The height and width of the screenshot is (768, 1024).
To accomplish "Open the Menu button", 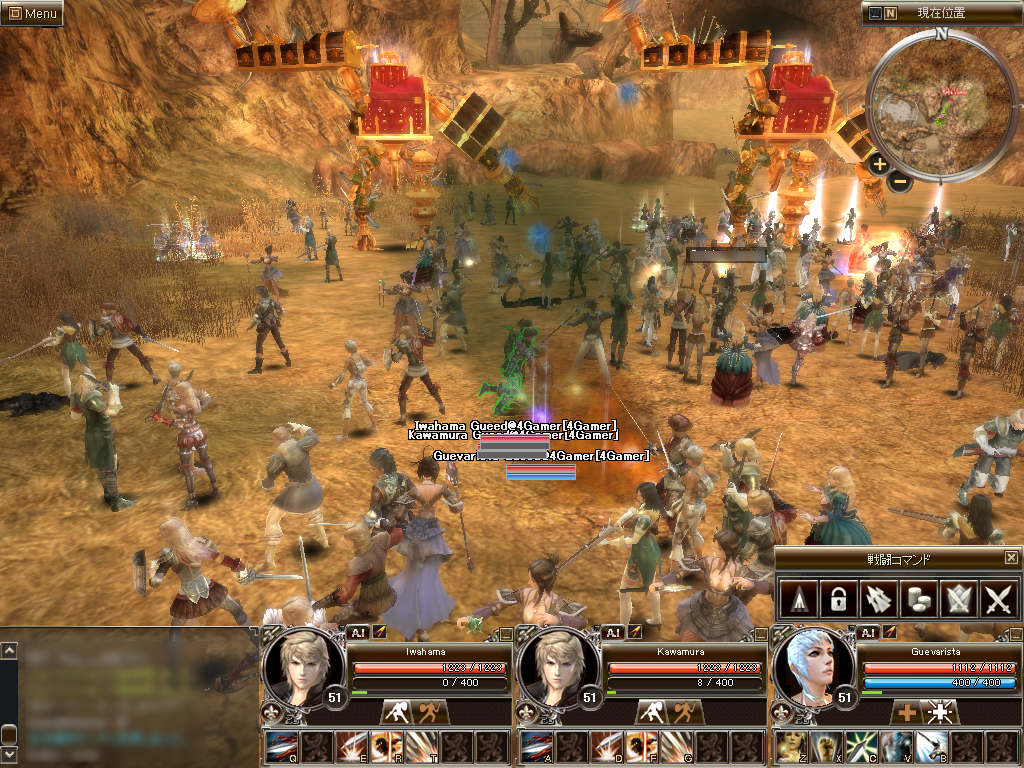I will click(x=32, y=13).
